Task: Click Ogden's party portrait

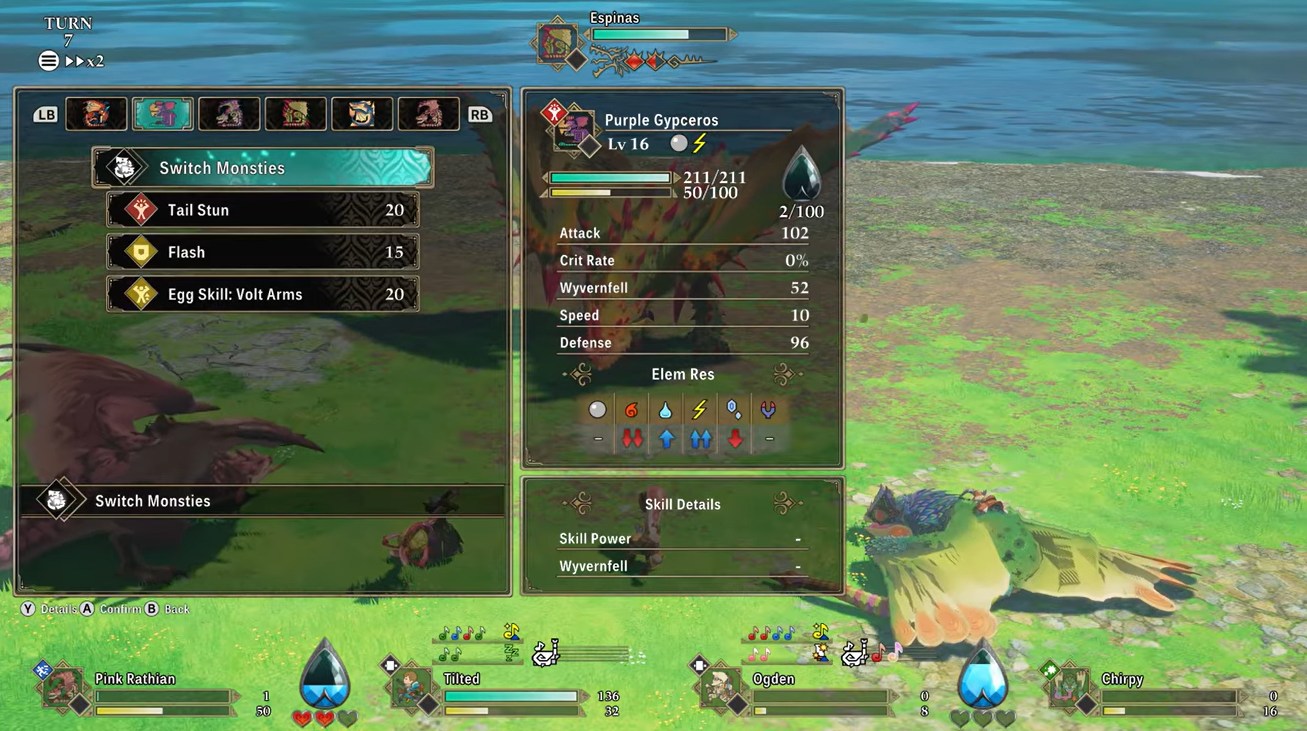Action: 719,687
